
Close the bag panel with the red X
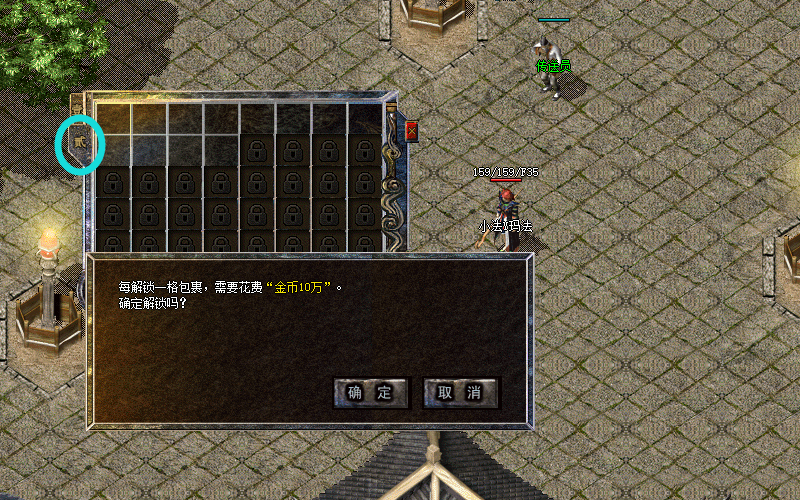pos(411,131)
